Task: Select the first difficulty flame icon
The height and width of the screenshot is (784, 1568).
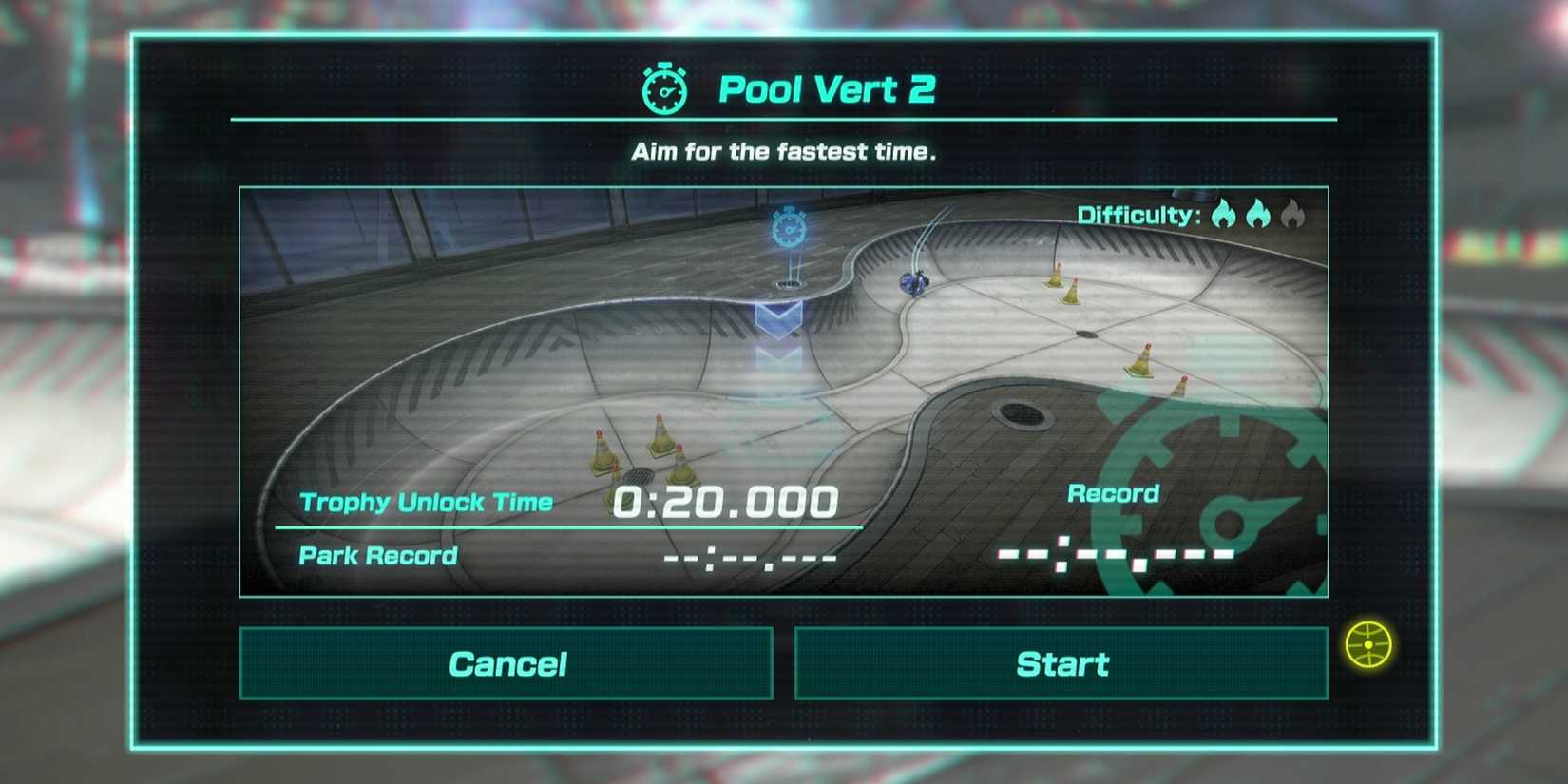Action: pyautogui.click(x=1226, y=215)
